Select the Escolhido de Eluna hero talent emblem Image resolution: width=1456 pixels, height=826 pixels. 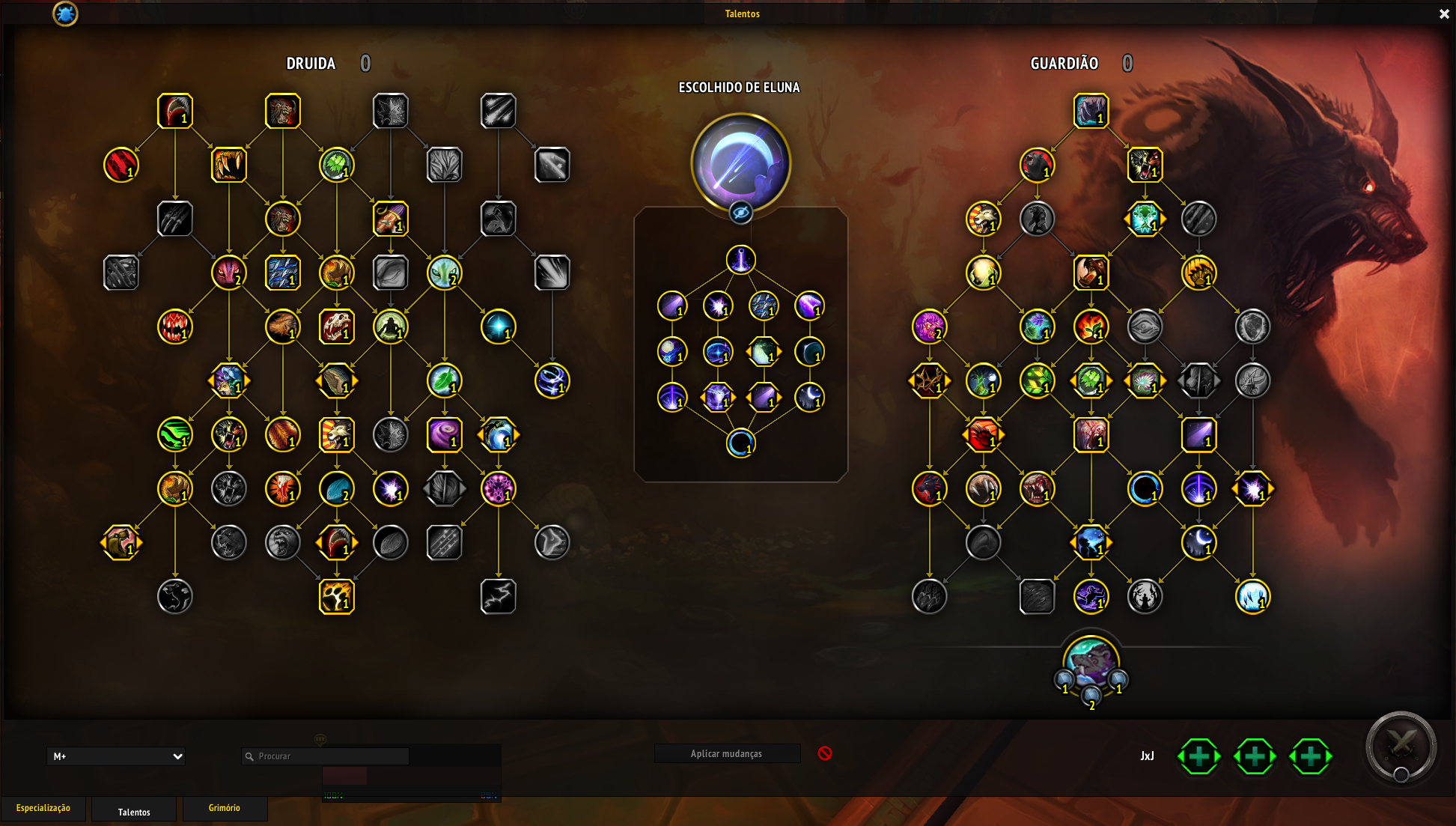pyautogui.click(x=740, y=162)
